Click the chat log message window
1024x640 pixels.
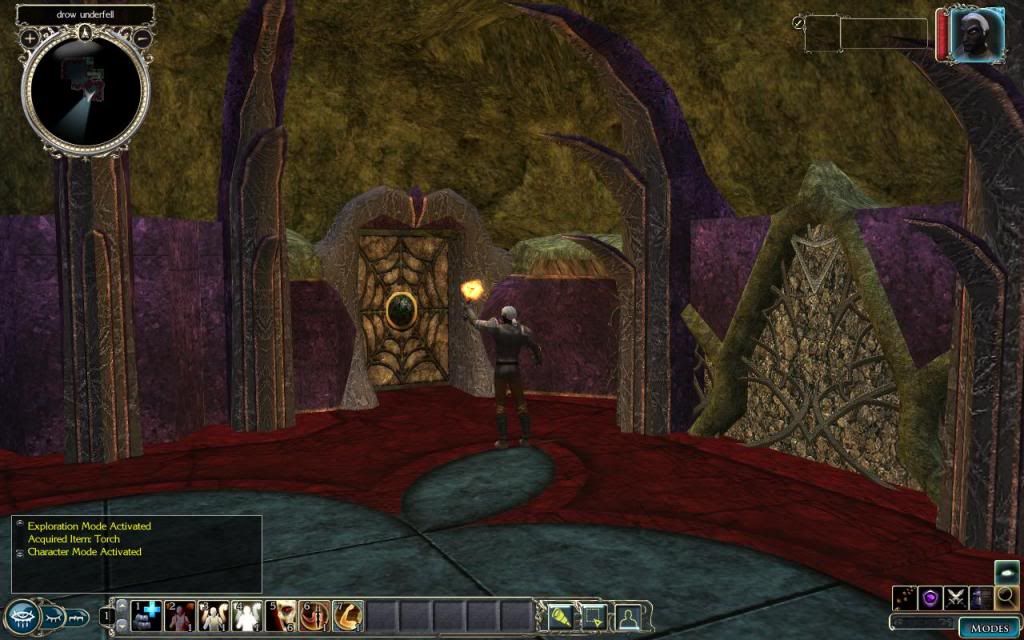click(x=136, y=553)
